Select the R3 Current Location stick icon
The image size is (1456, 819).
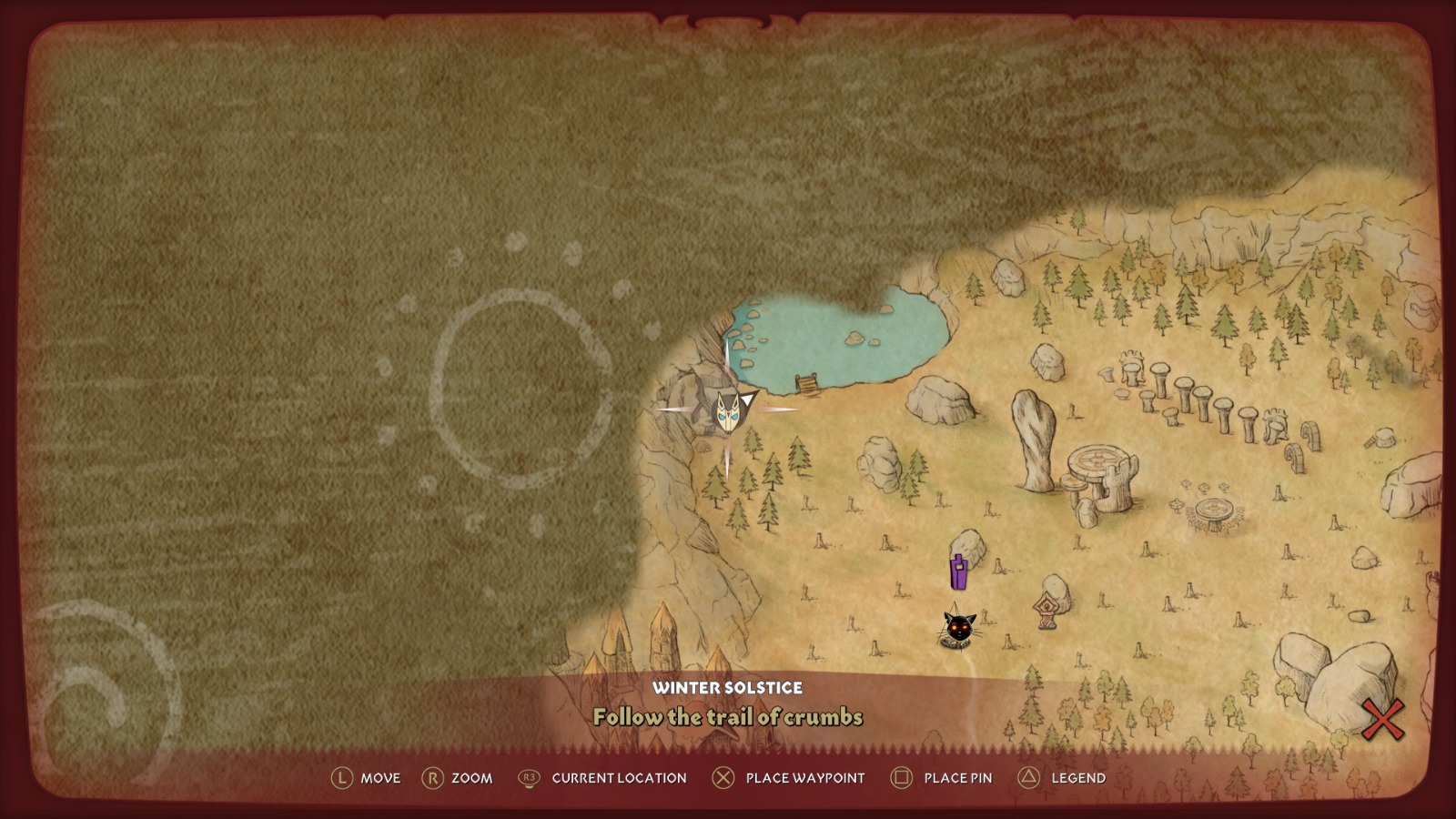click(528, 778)
